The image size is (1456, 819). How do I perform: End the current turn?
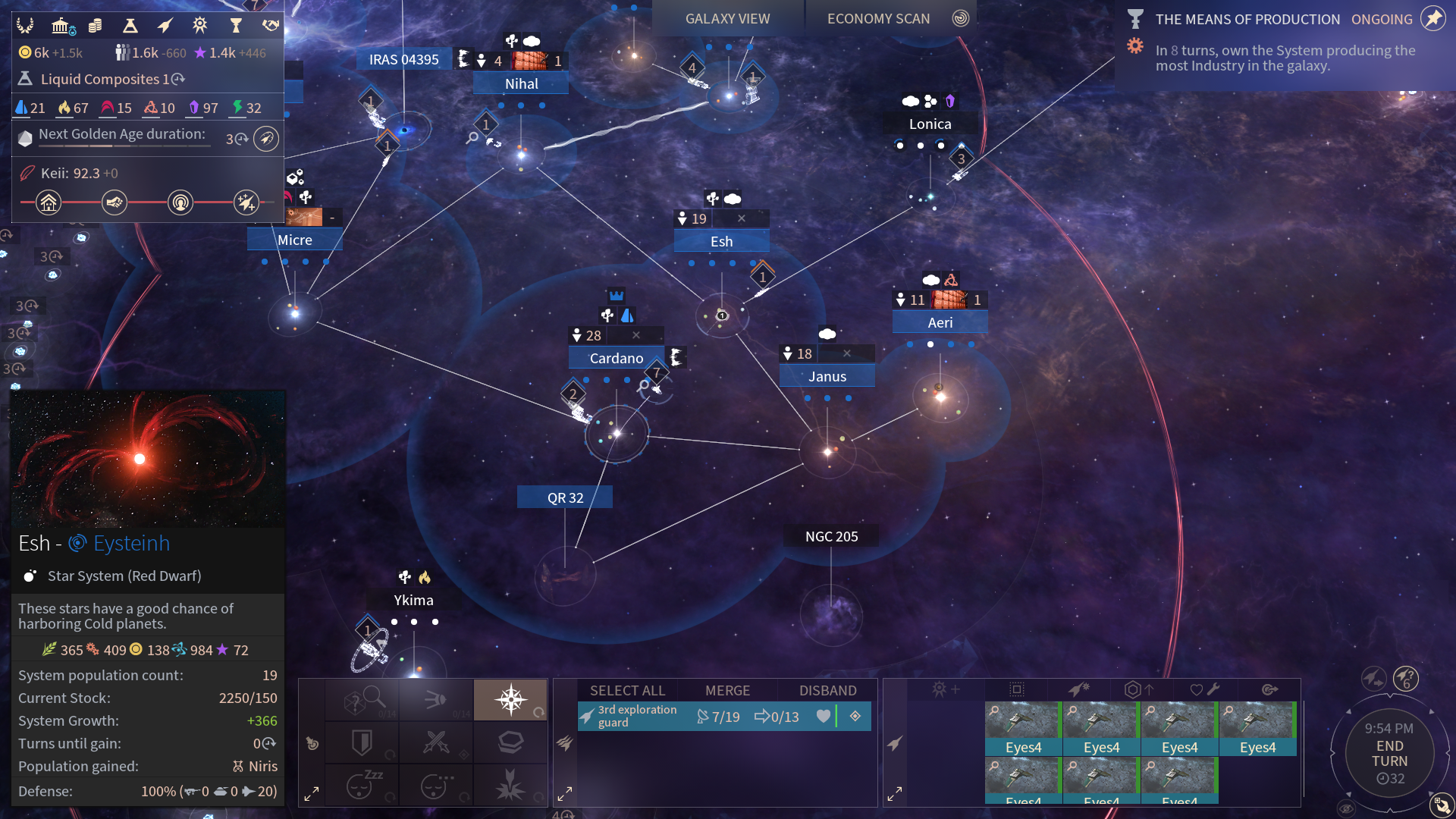coord(1389,753)
